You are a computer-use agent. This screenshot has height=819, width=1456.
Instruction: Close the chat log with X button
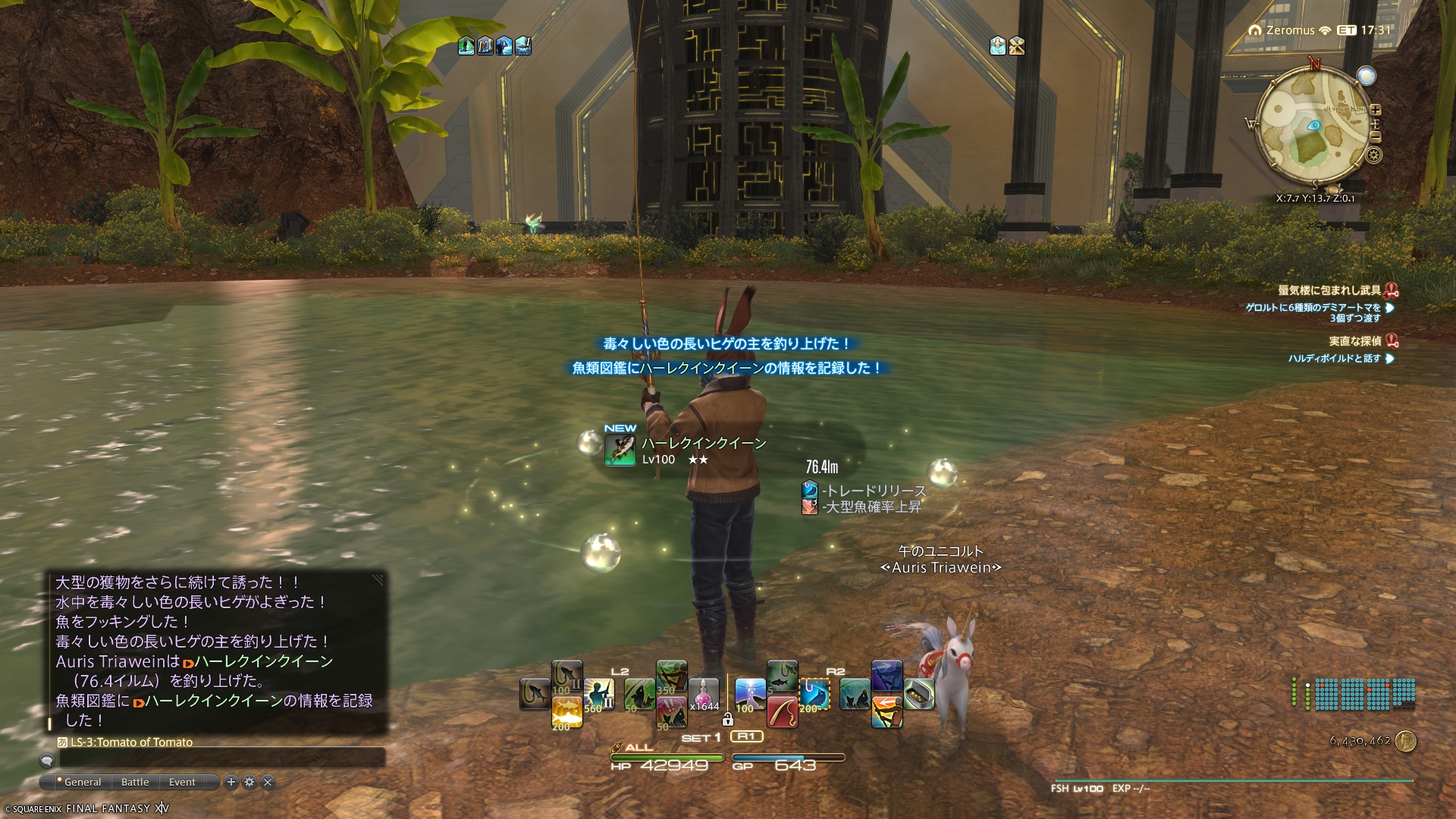[268, 782]
